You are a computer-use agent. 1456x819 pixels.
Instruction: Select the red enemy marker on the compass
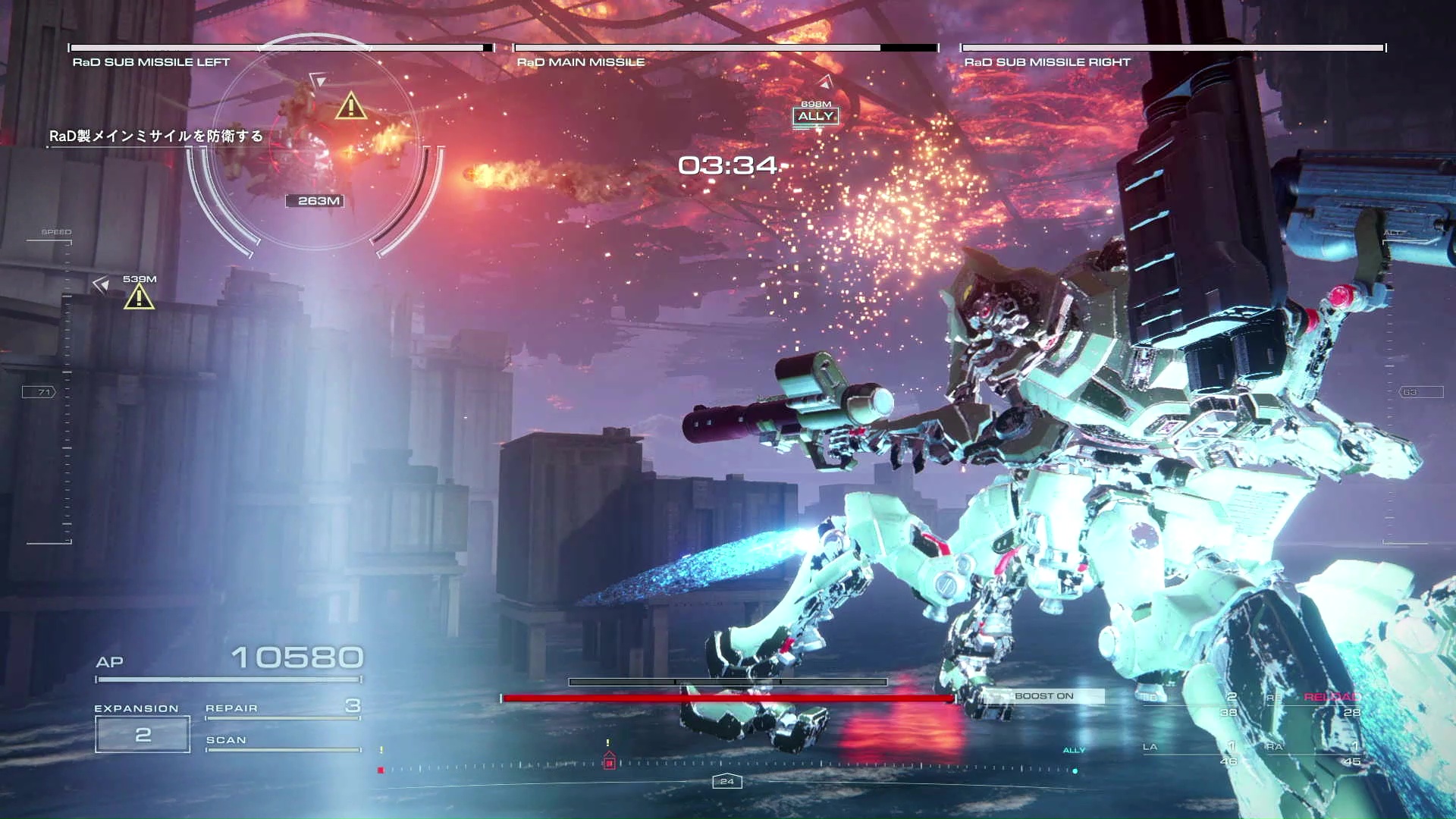[x=609, y=762]
